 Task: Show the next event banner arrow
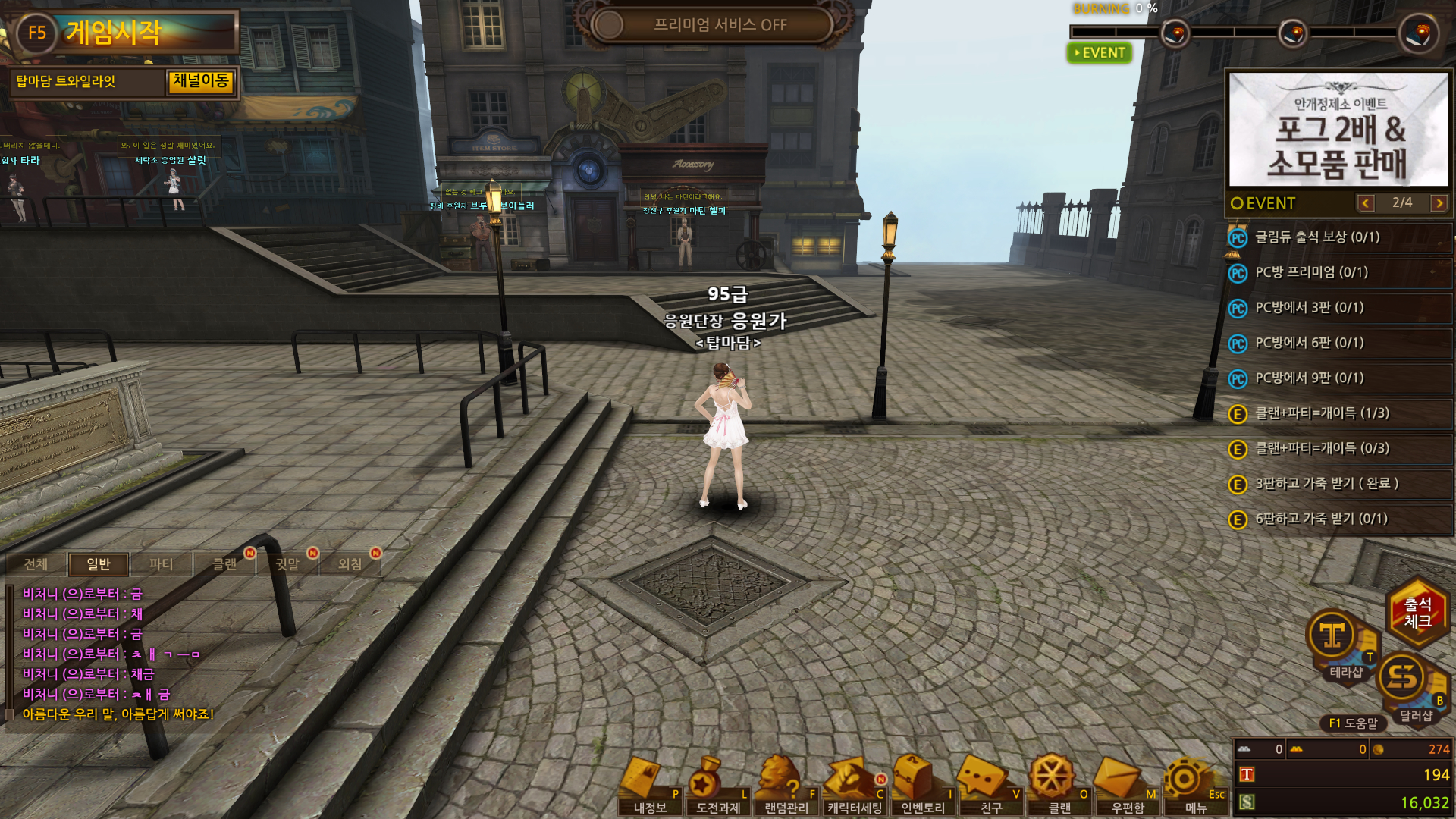point(1439,203)
